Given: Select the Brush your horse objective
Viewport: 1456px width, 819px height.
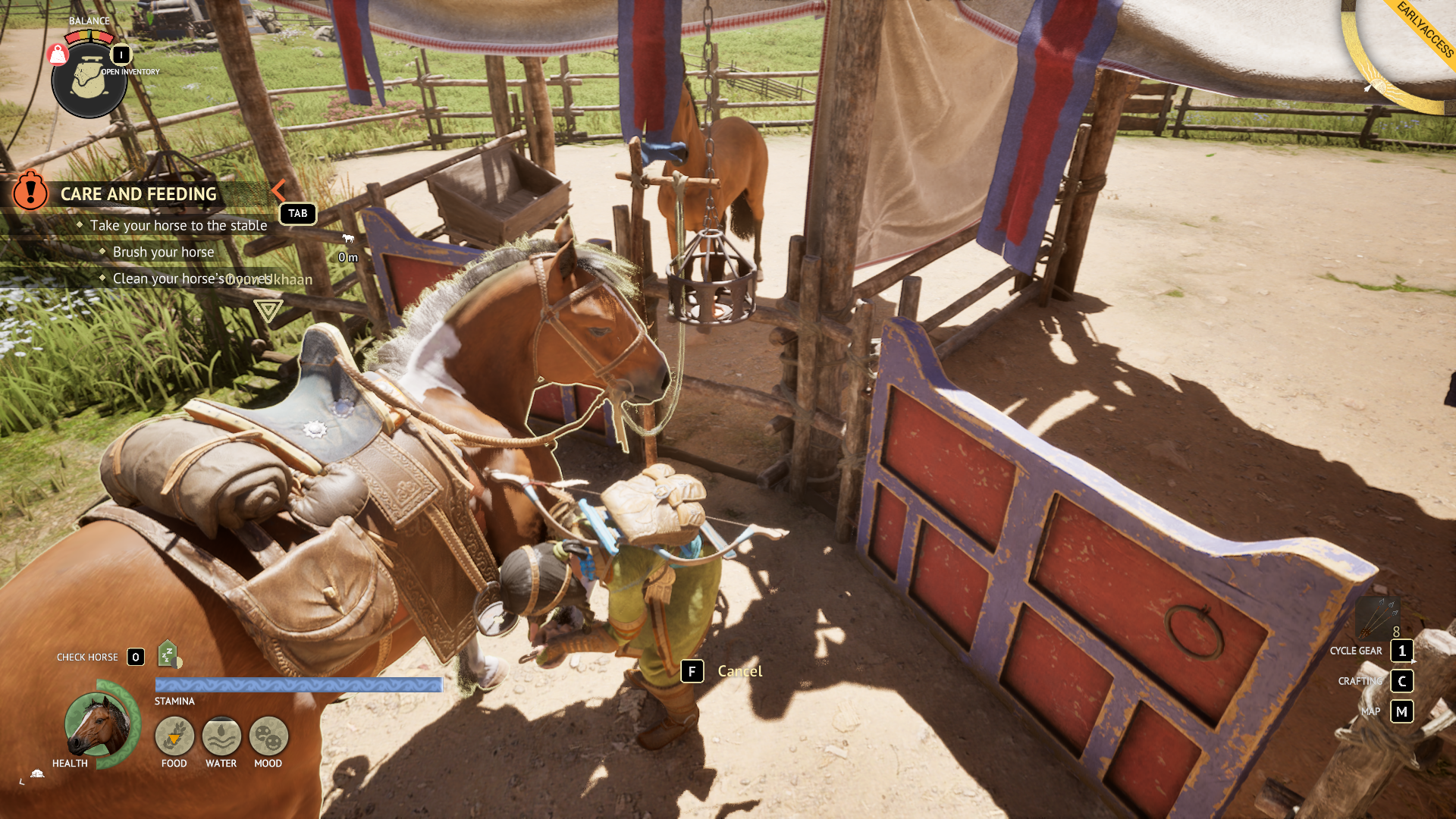Looking at the screenshot, I should tap(163, 252).
